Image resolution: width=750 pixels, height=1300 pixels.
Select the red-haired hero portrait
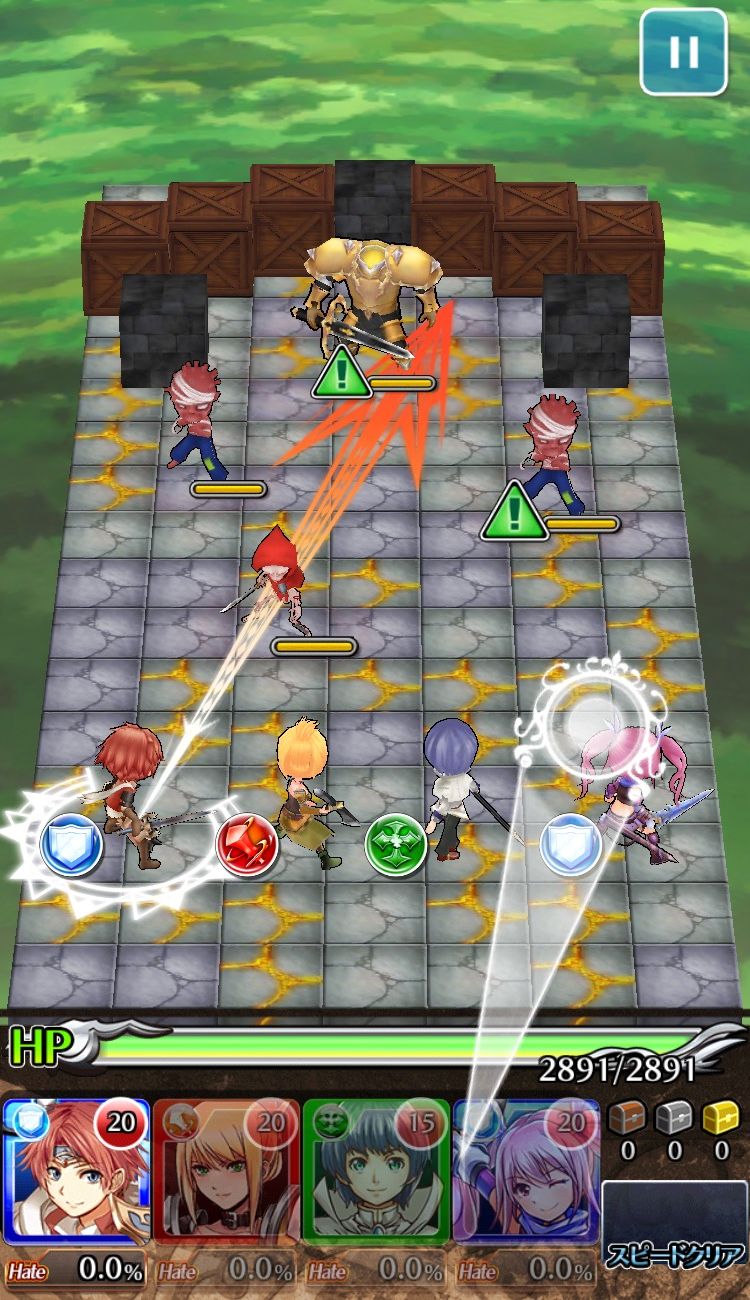coord(75,1172)
